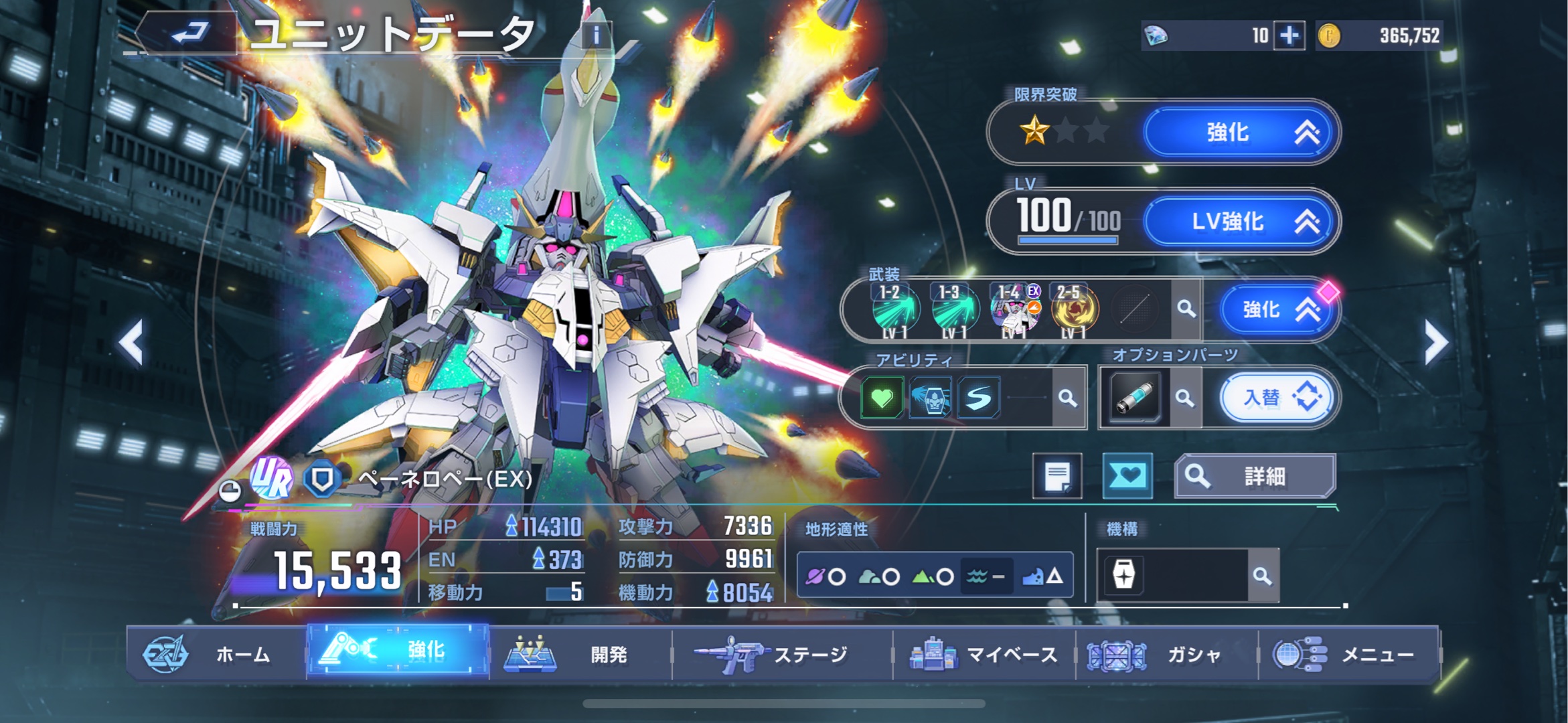Viewport: 1568px width, 723px height.
Task: Open the notes document icon
Action: click(x=1057, y=477)
